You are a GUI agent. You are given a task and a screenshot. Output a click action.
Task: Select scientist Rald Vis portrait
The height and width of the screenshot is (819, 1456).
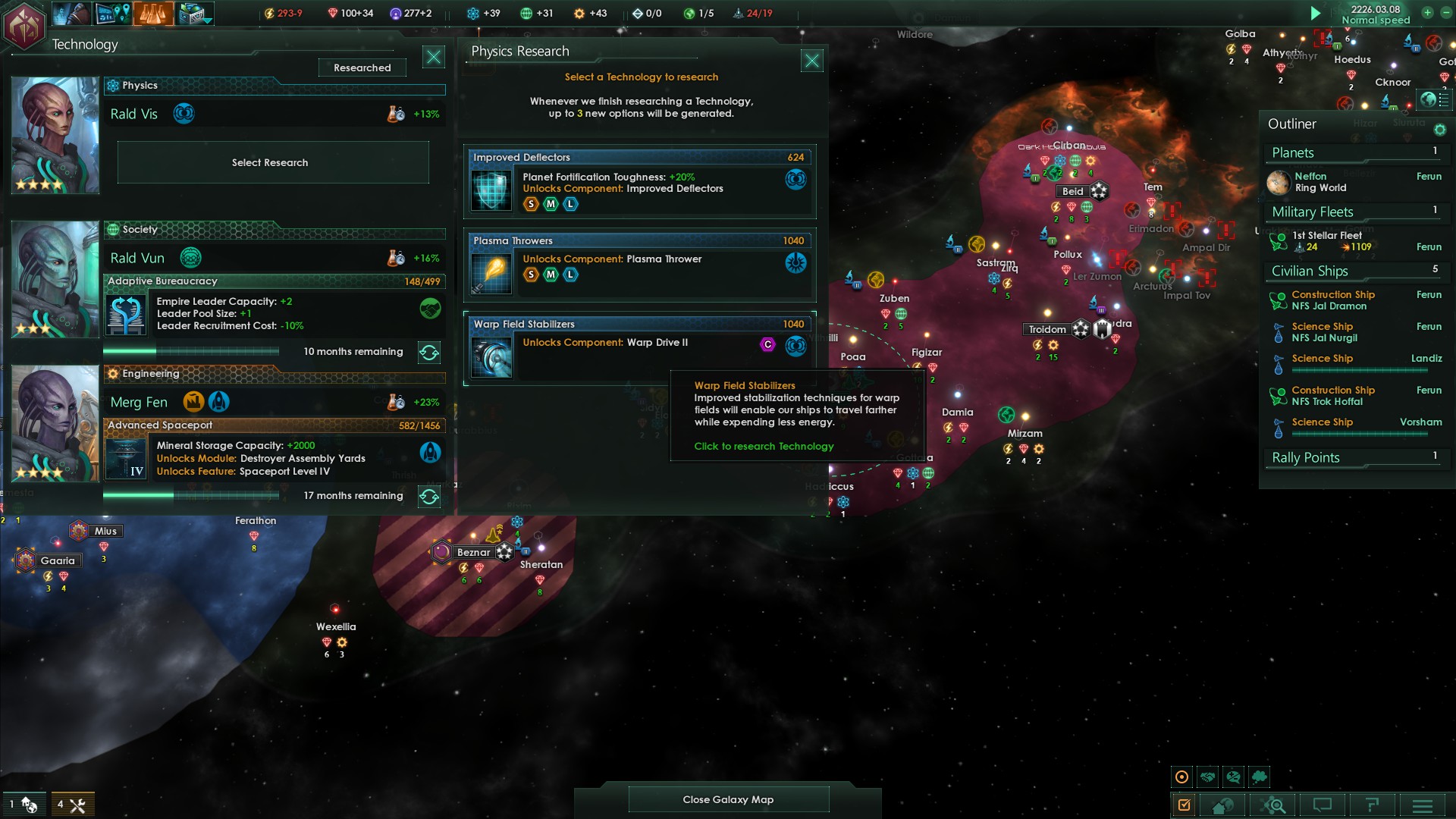coord(55,135)
